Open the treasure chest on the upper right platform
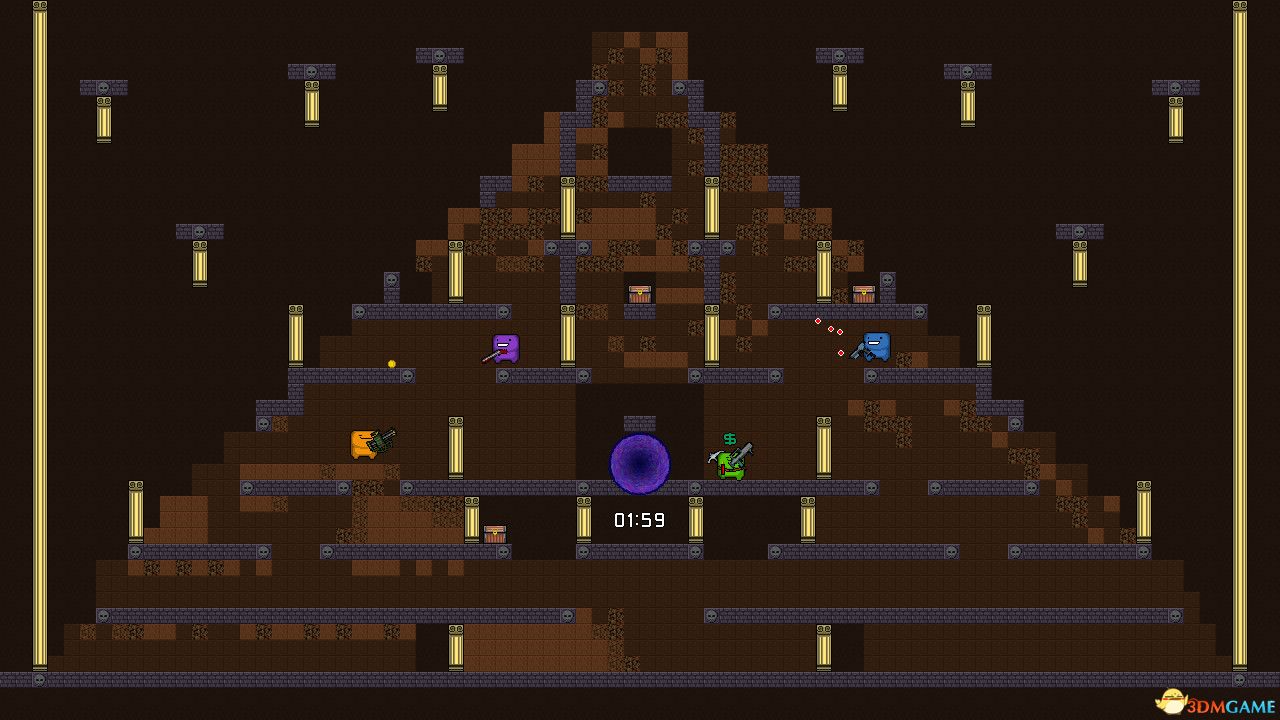Viewport: 1280px width, 720px height. point(862,294)
